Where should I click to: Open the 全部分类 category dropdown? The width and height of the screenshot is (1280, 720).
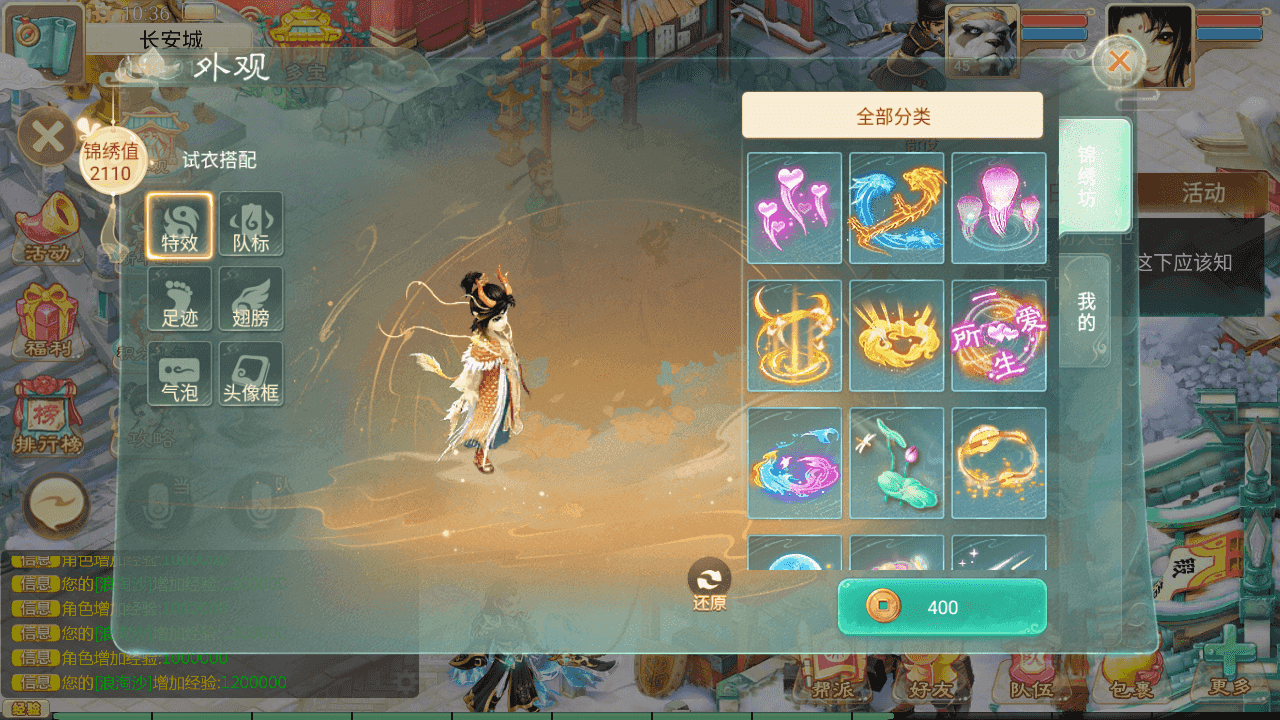[892, 116]
